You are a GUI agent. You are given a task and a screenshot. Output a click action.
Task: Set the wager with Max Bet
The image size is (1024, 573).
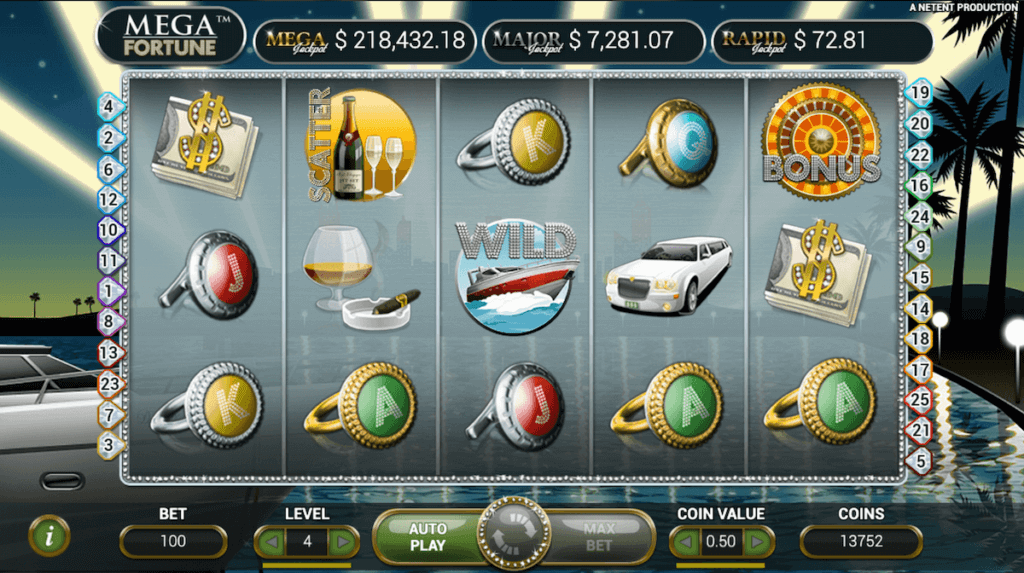(x=598, y=537)
